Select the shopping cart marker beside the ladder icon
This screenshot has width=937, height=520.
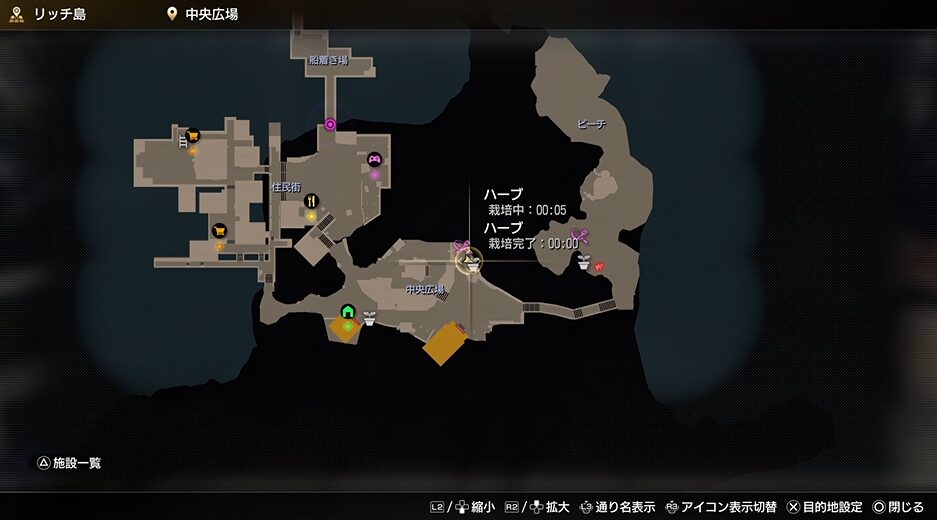pyautogui.click(x=193, y=136)
